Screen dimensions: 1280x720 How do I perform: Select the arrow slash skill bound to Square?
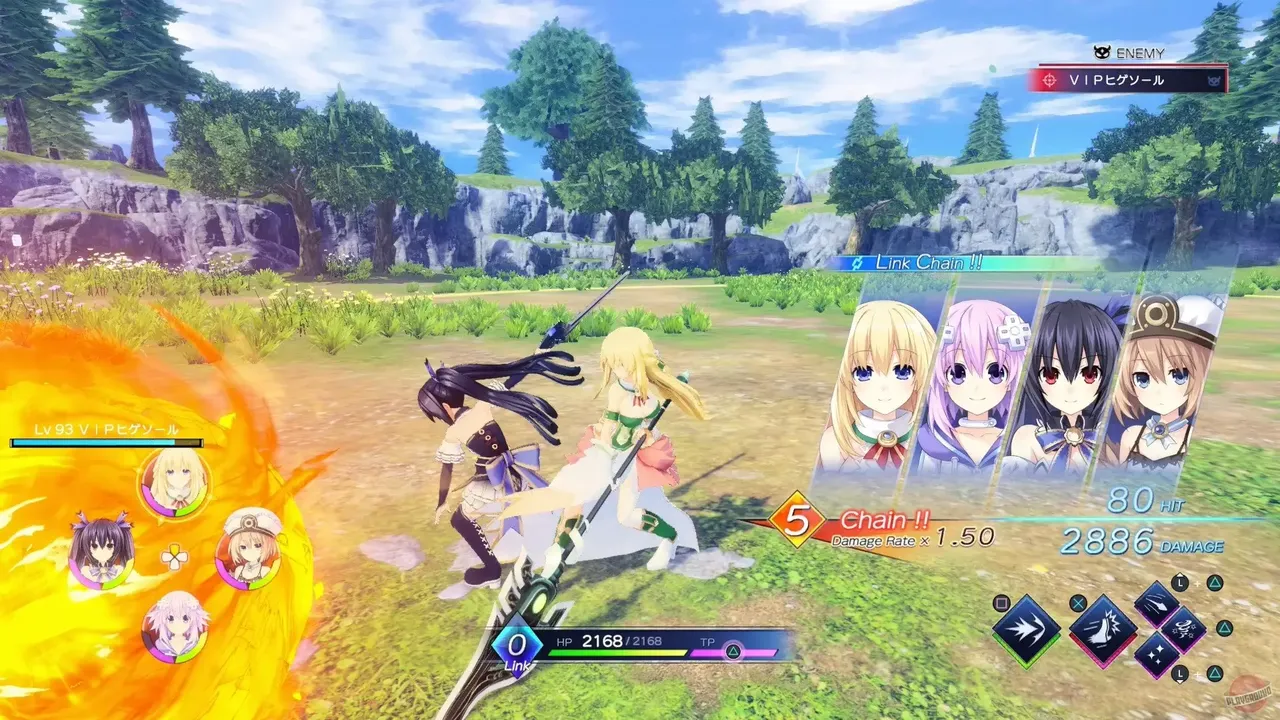click(1024, 628)
